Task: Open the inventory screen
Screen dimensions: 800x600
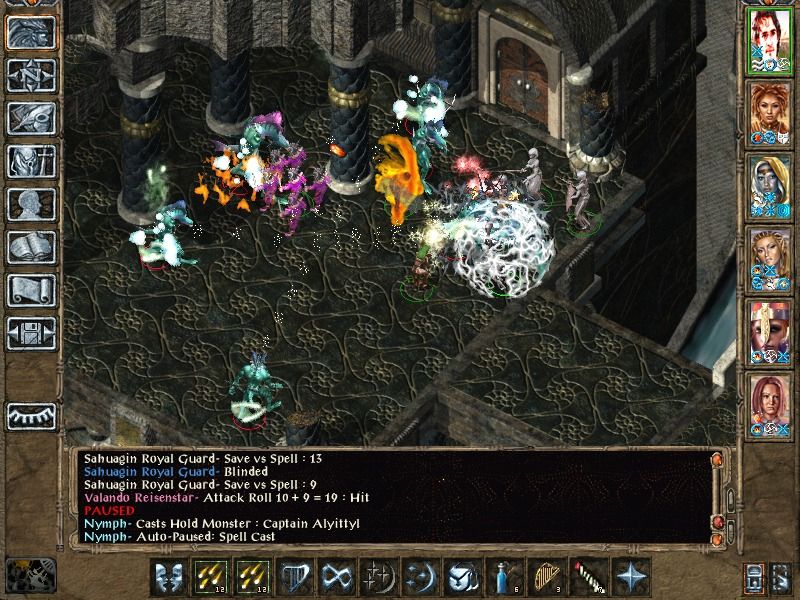Action: 30,161
